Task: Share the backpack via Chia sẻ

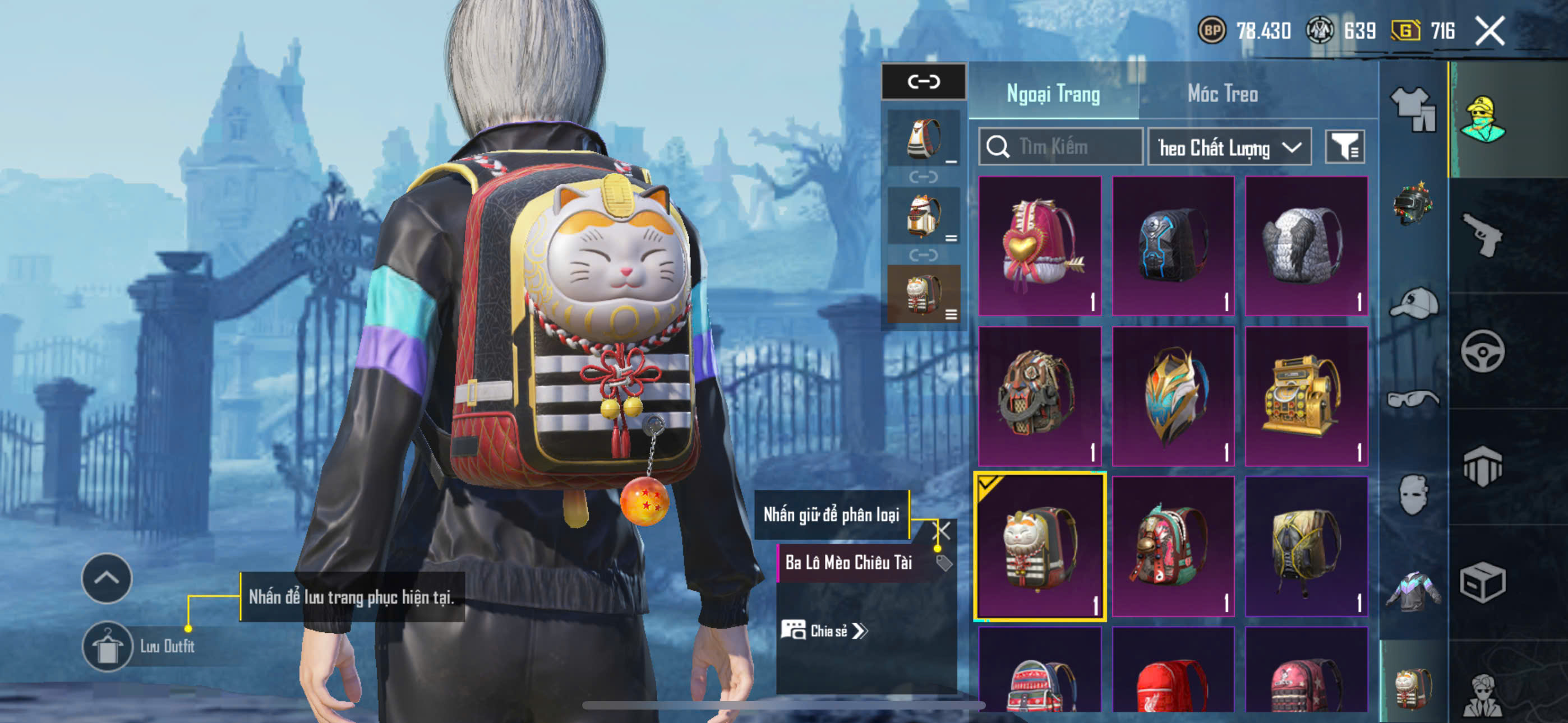Action: [x=825, y=631]
